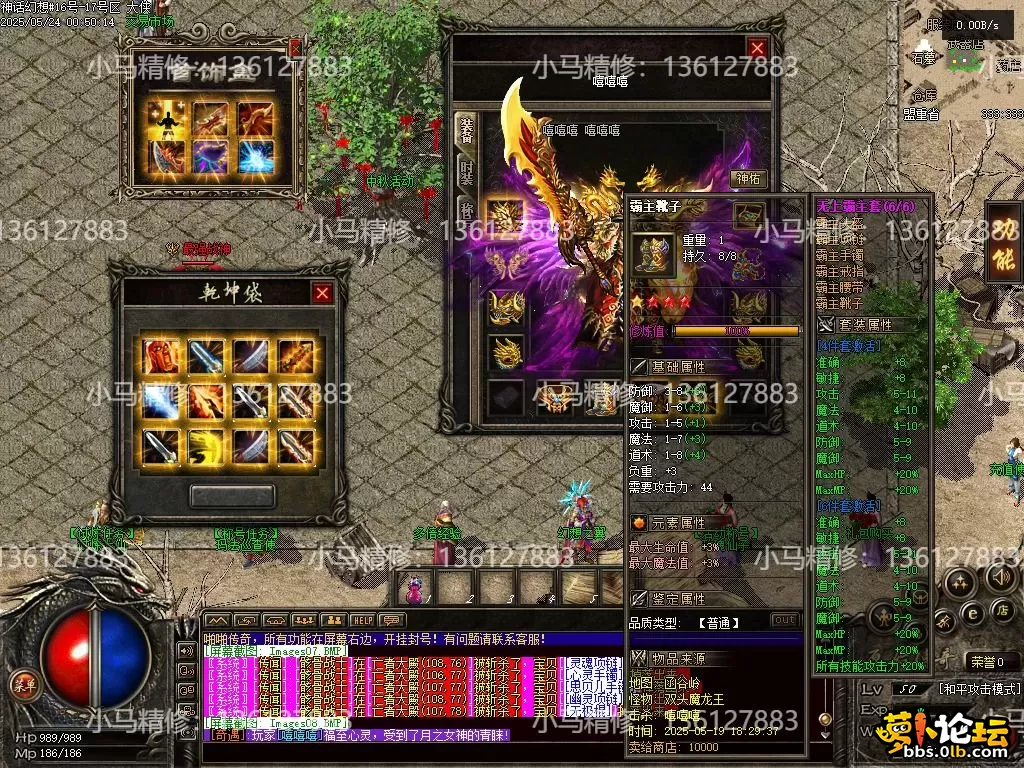This screenshot has width=1024, height=768.
Task: Close the 乾坤袋 bag window
Action: click(322, 293)
